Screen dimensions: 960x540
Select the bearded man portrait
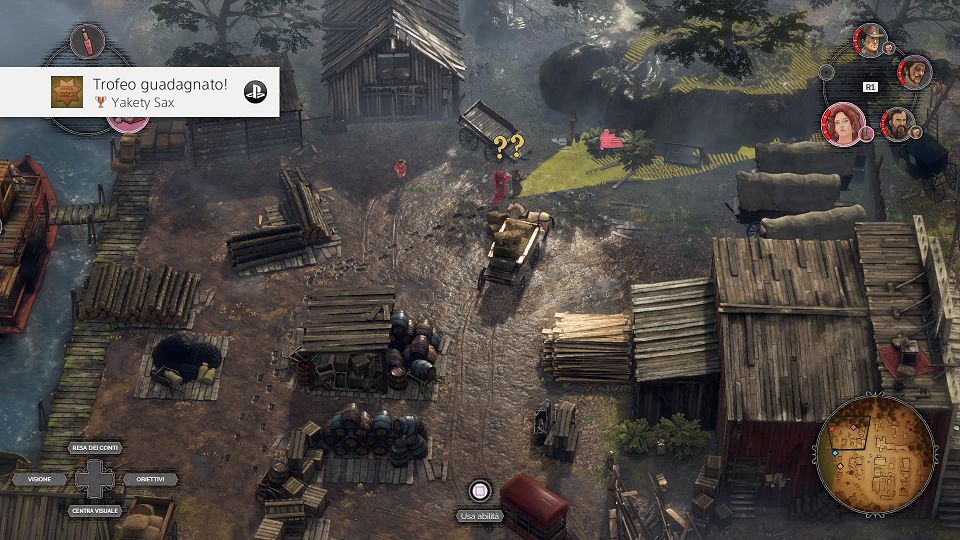pyautogui.click(x=898, y=124)
